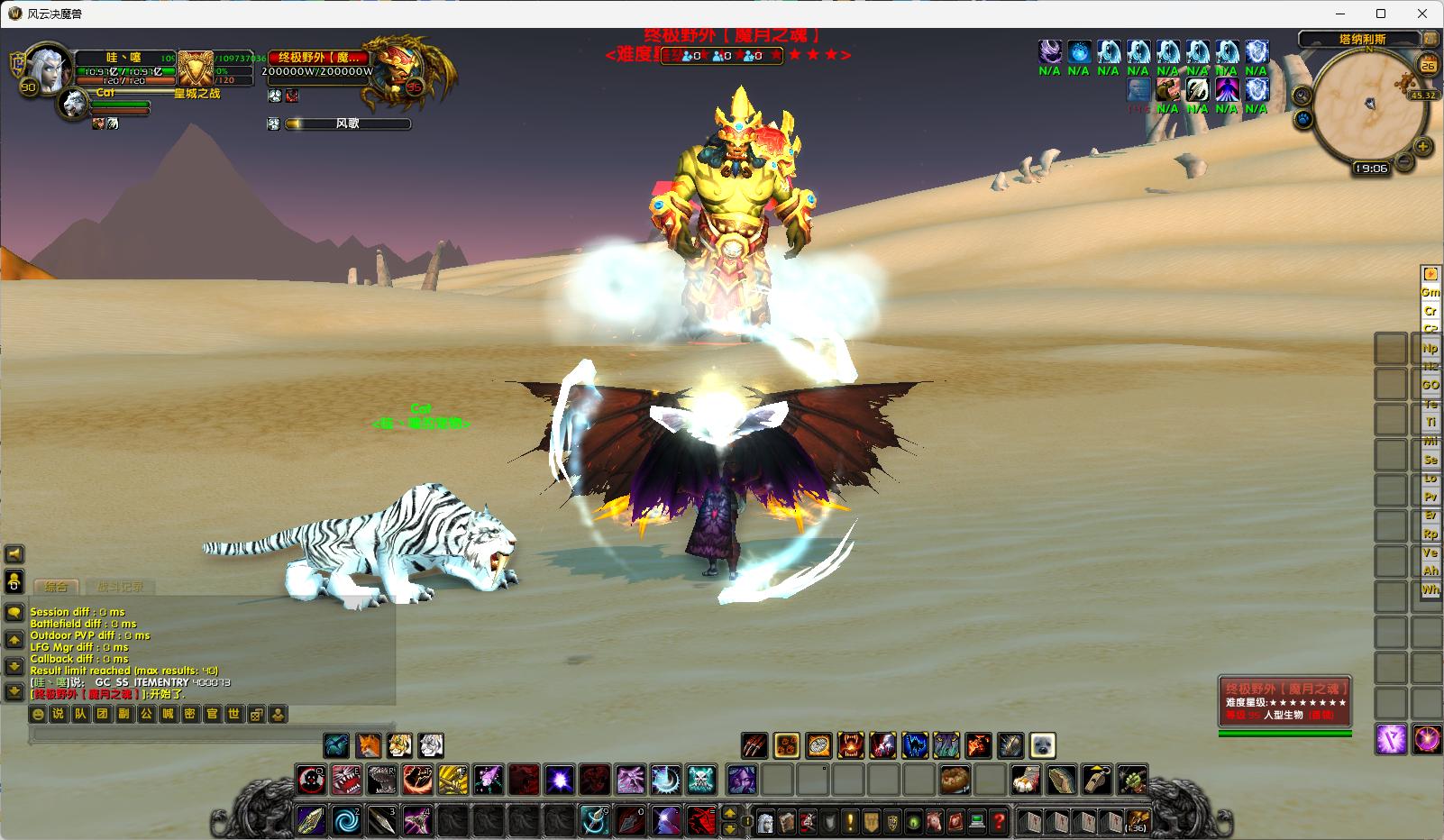
Task: Choose the 说 chat channel button
Action: pyautogui.click(x=58, y=714)
